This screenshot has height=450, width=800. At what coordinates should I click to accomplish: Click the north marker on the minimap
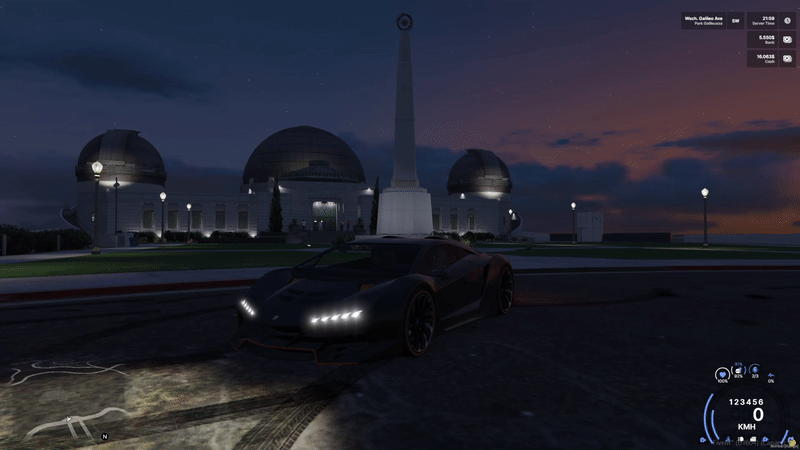[104, 437]
